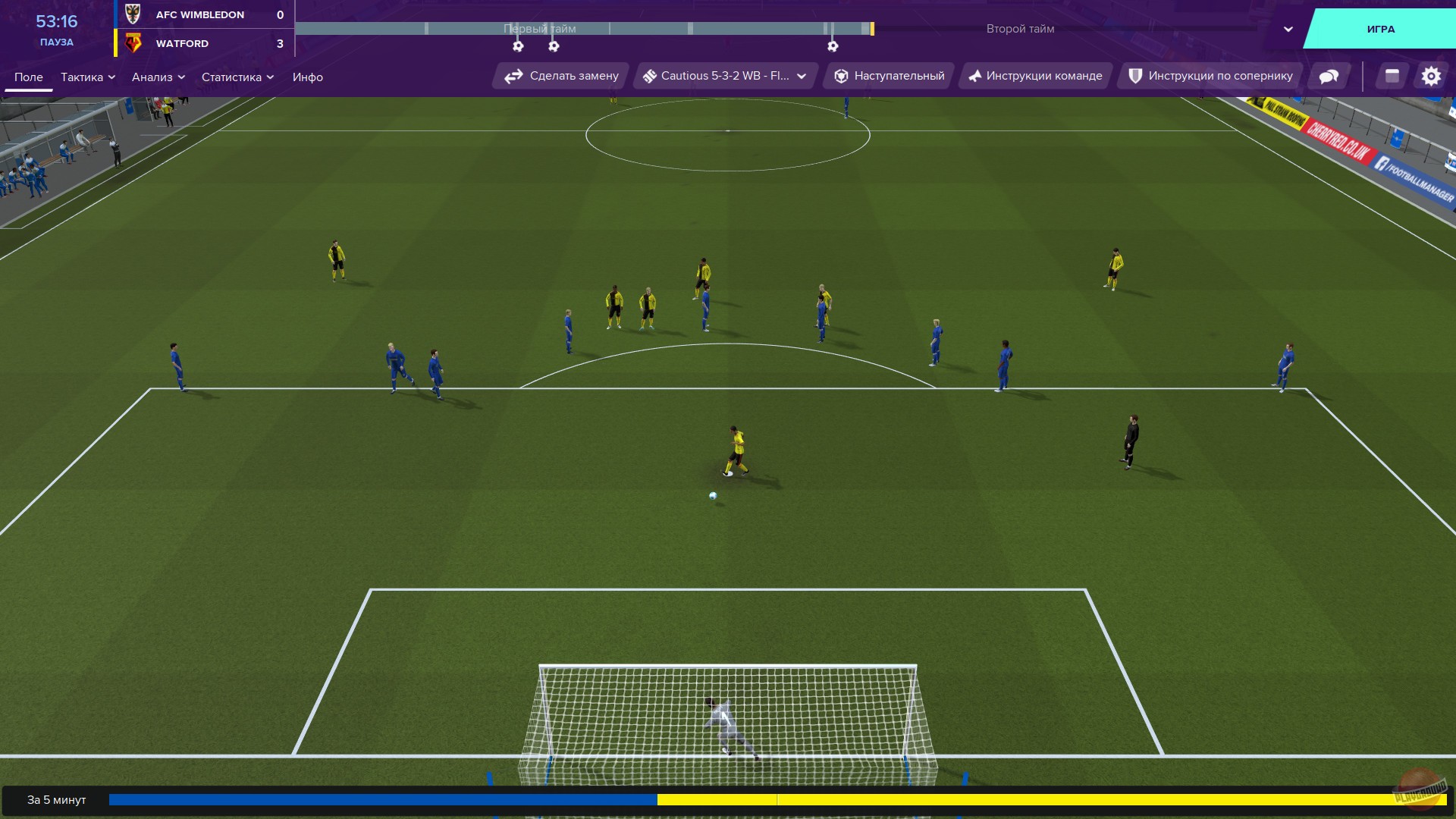Image resolution: width=1456 pixels, height=819 pixels.
Task: Click the widgets panel icon near settings
Action: click(x=1391, y=76)
